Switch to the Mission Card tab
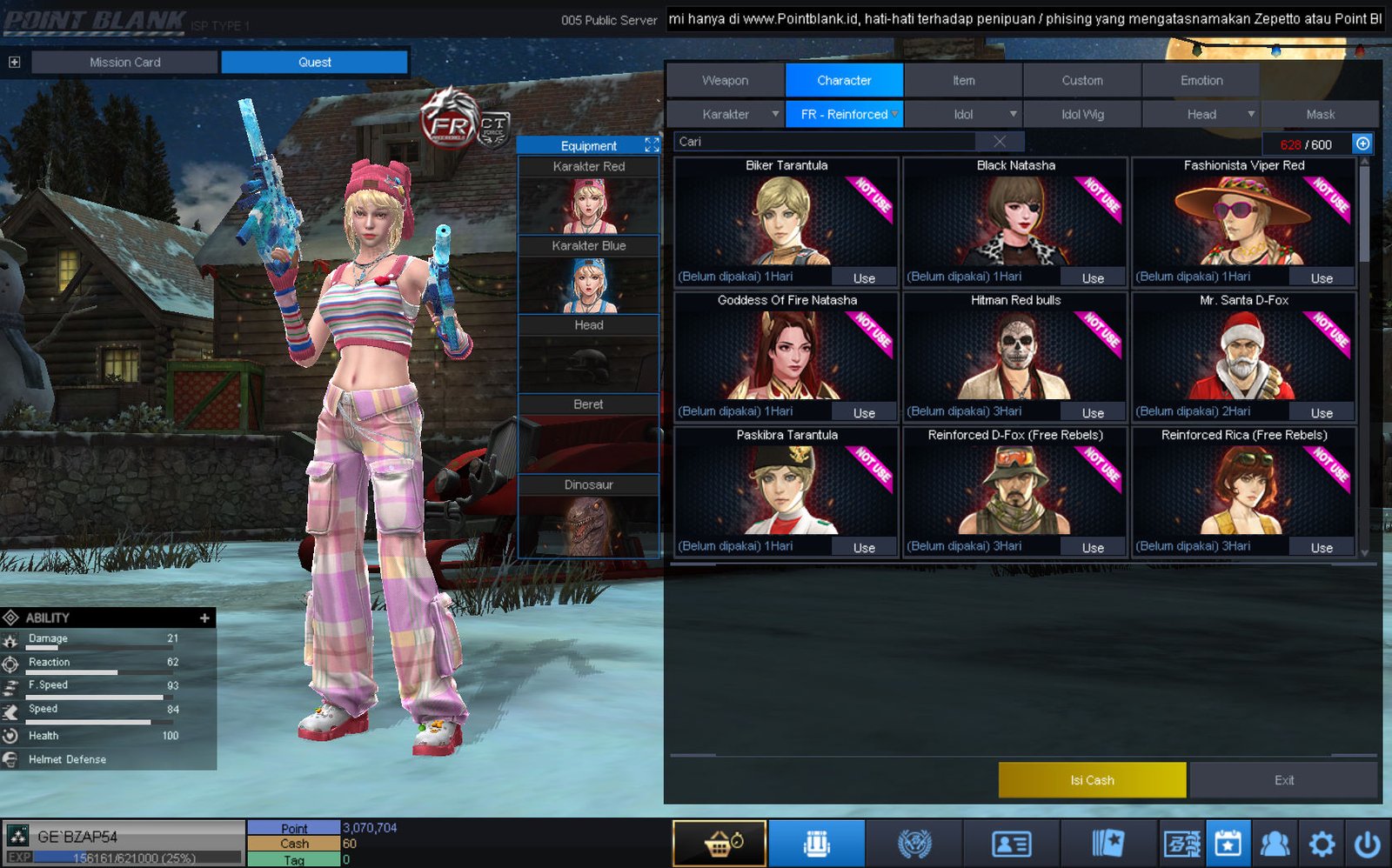 coord(124,62)
